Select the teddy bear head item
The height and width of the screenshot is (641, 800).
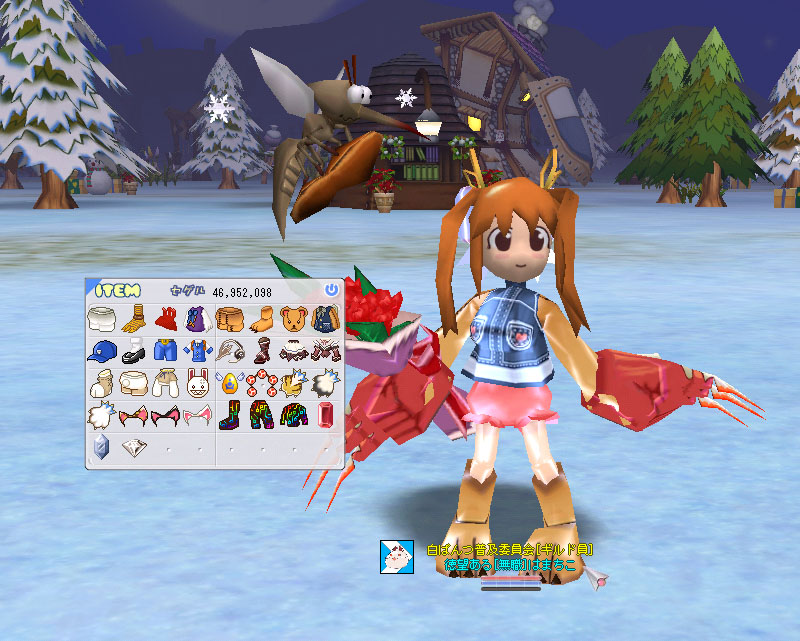click(293, 319)
